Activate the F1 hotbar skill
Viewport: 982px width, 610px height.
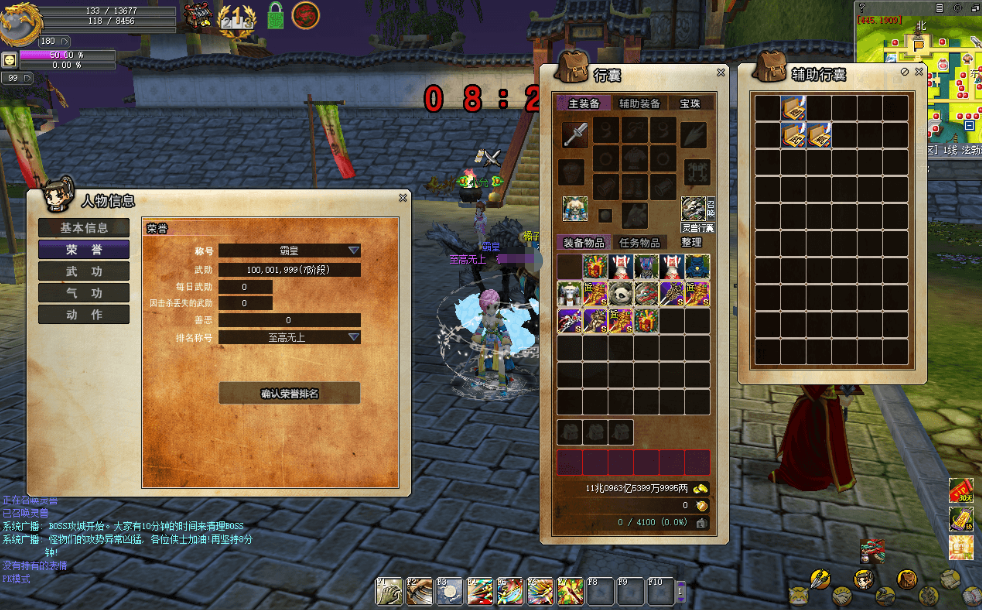388,591
